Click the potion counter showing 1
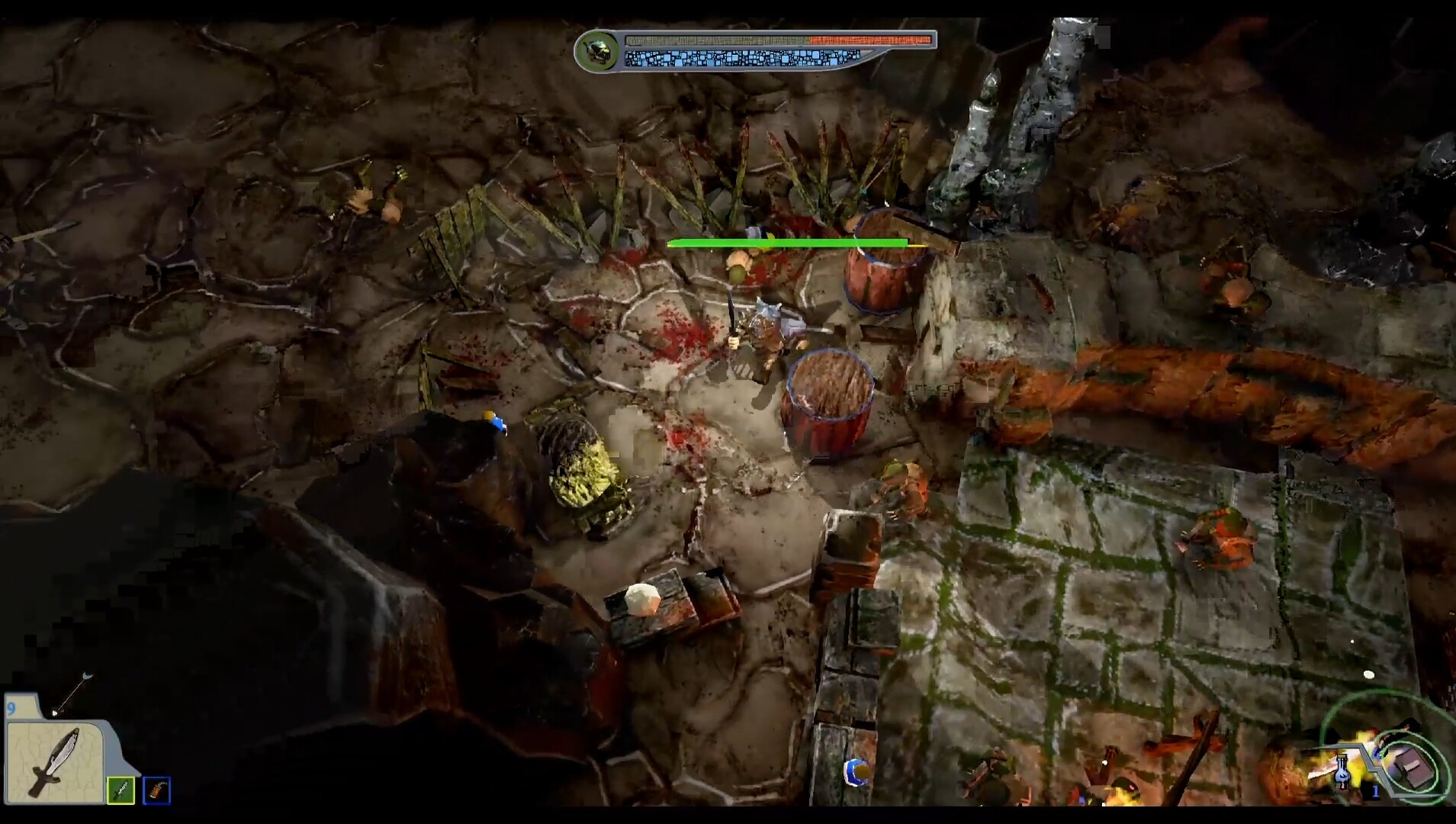 click(1375, 790)
